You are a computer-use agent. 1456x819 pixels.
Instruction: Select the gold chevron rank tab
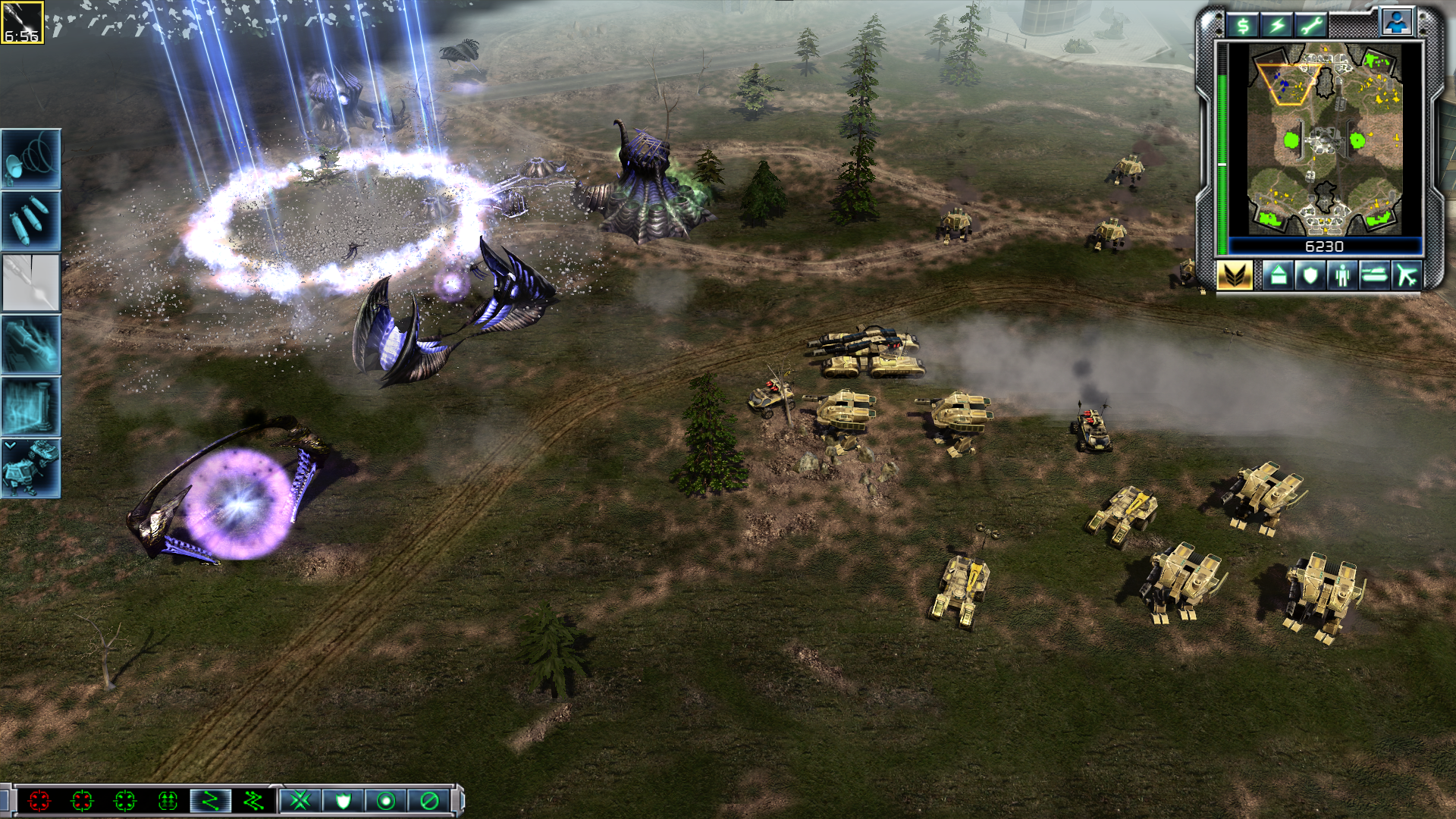pos(1235,275)
